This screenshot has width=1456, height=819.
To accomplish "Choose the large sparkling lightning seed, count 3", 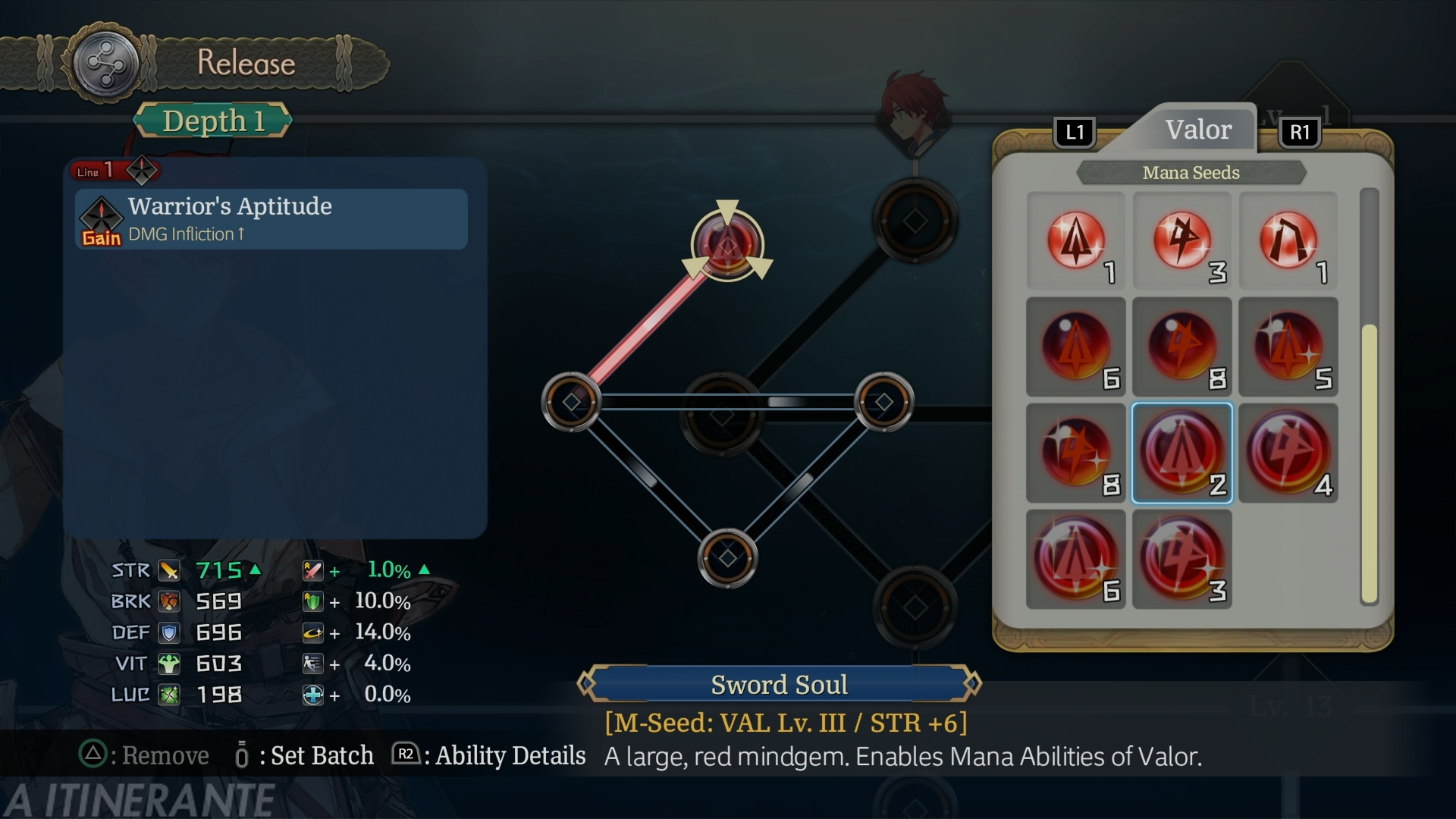I will [x=1181, y=560].
